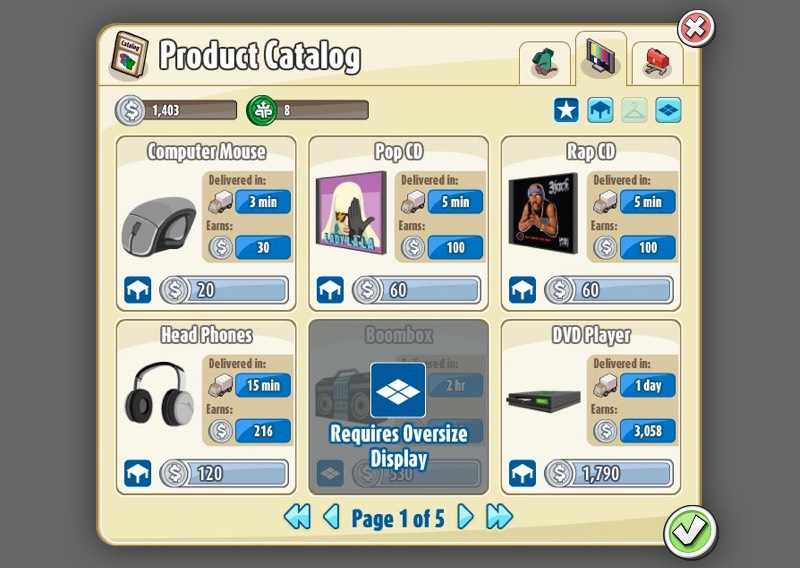
Task: Order the DVD Player for 1,790 coins
Action: [x=608, y=473]
